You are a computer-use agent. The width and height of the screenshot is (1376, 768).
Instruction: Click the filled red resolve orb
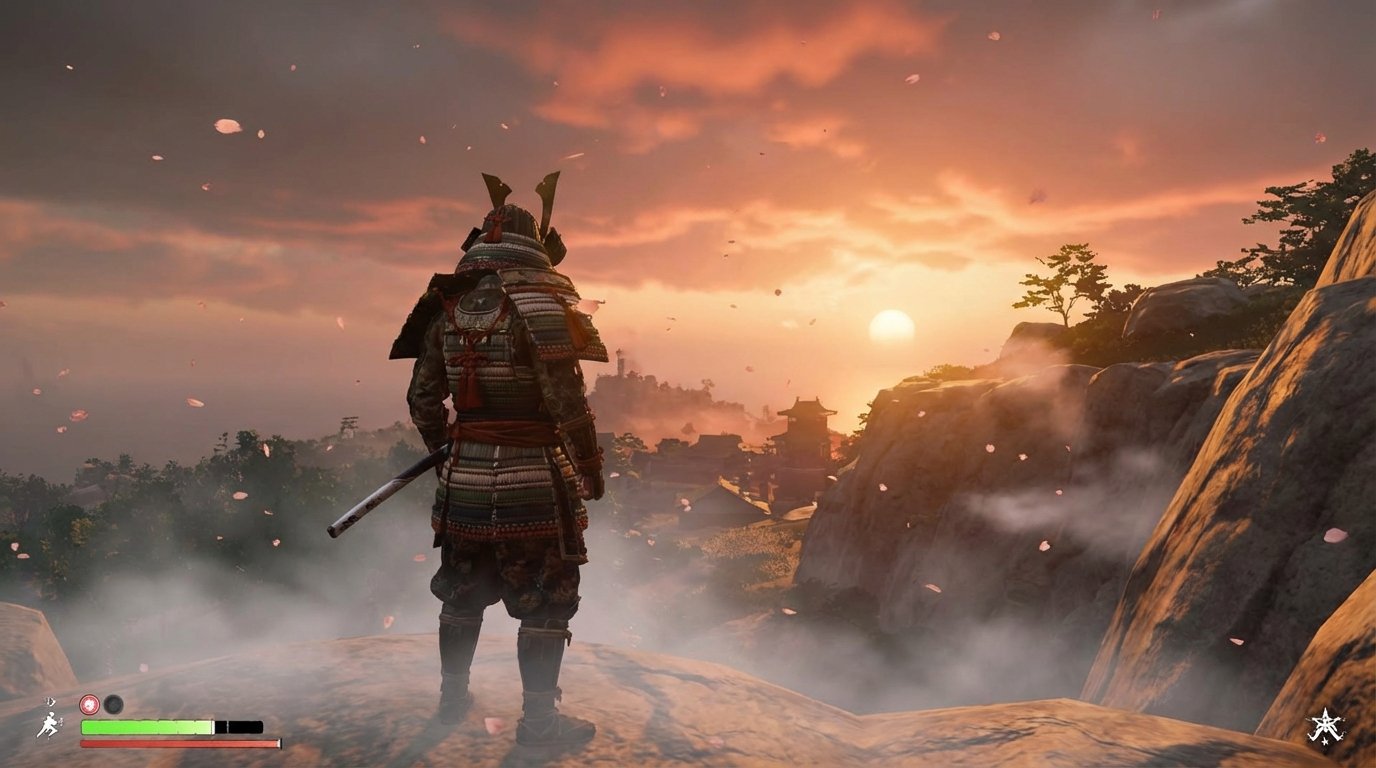click(89, 704)
